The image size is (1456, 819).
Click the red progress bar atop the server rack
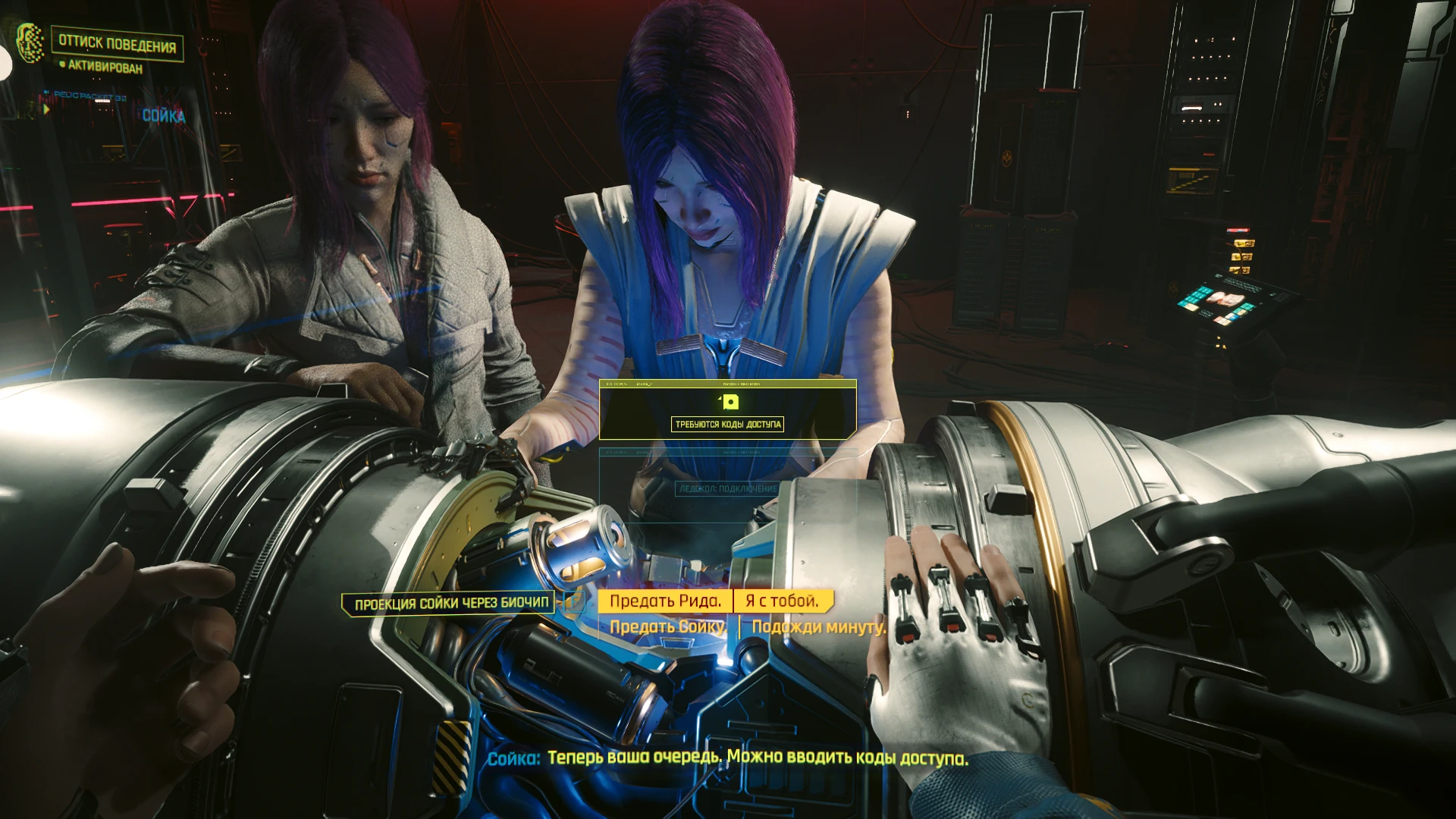pos(1238,230)
